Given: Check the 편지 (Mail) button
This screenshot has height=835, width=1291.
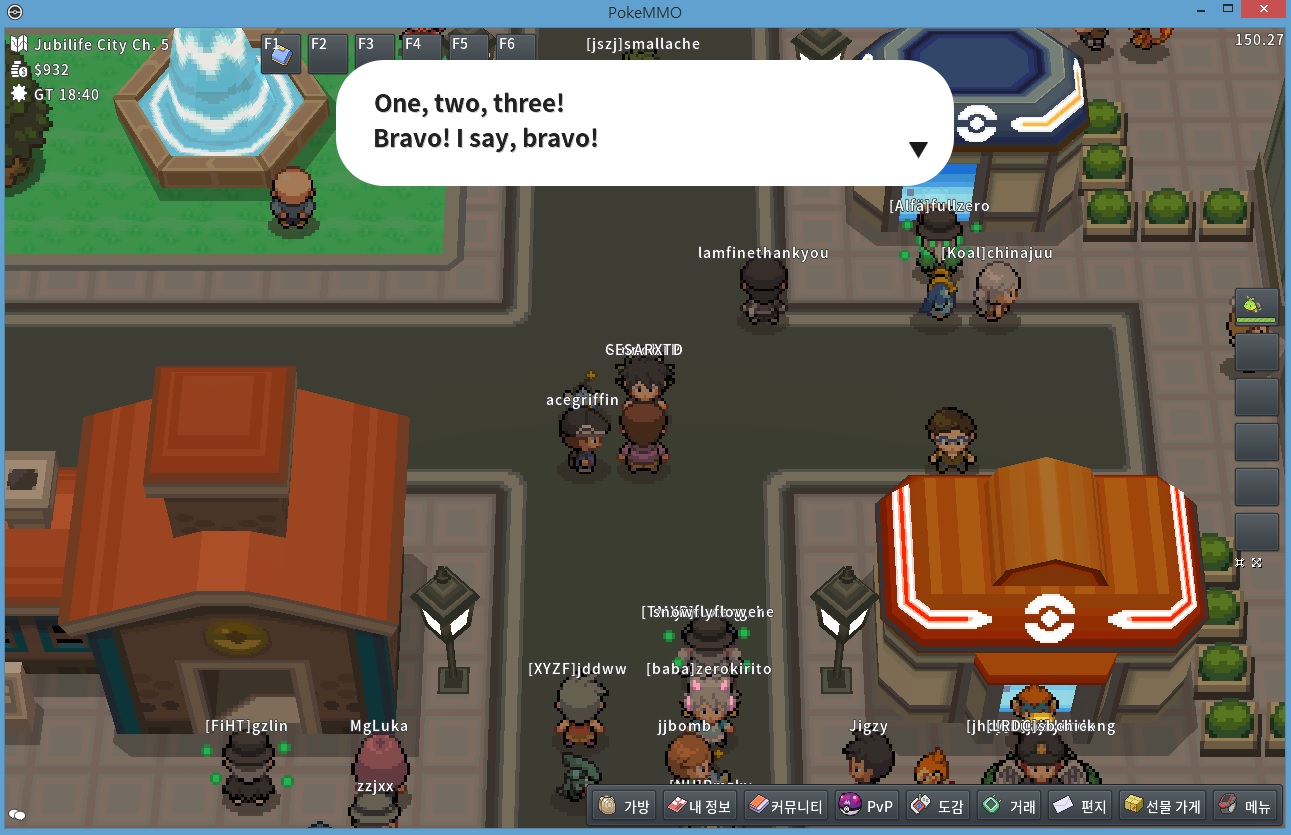Looking at the screenshot, I should click(1080, 806).
